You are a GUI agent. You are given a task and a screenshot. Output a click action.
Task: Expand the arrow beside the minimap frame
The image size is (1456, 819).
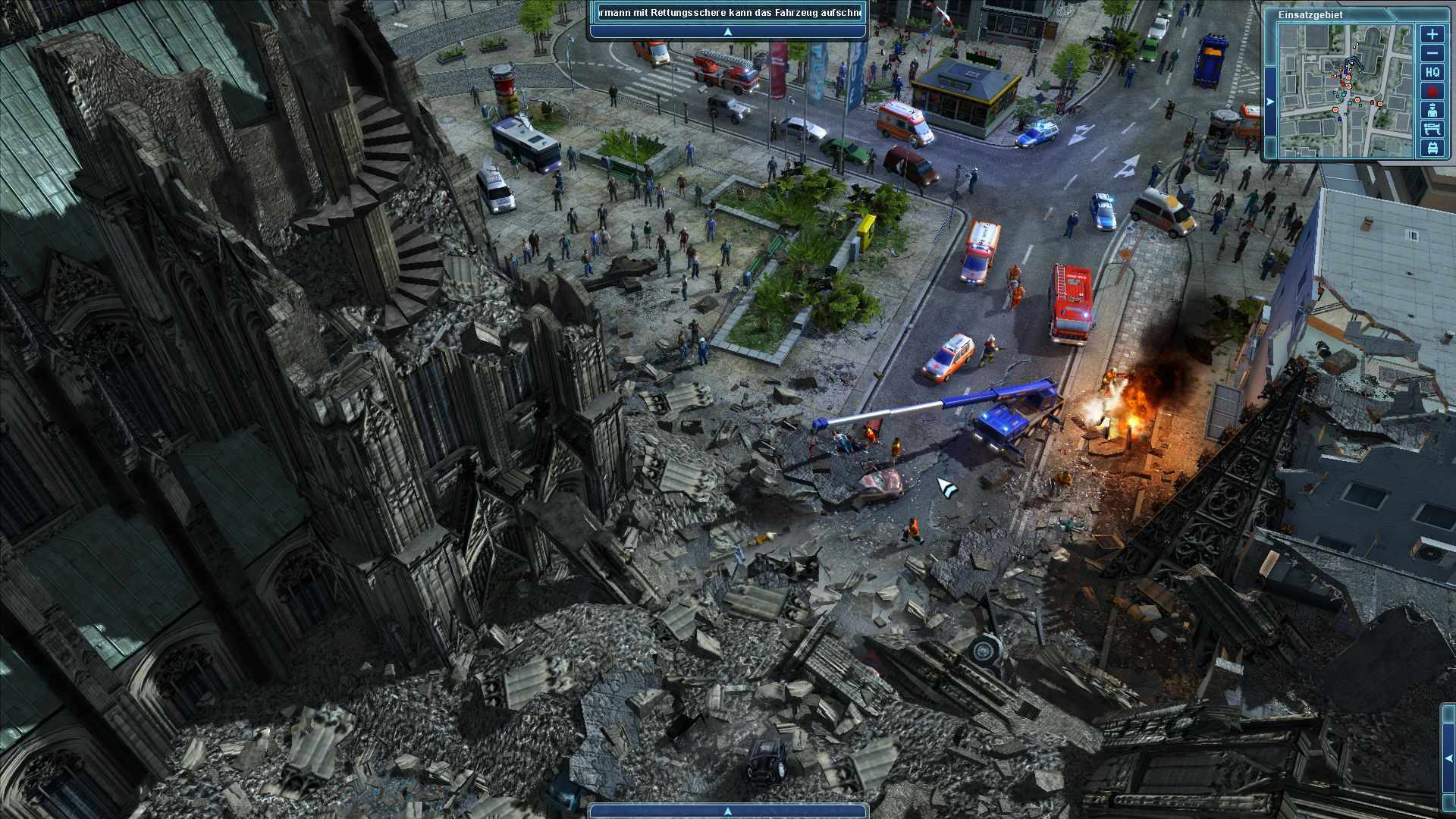[1270, 101]
